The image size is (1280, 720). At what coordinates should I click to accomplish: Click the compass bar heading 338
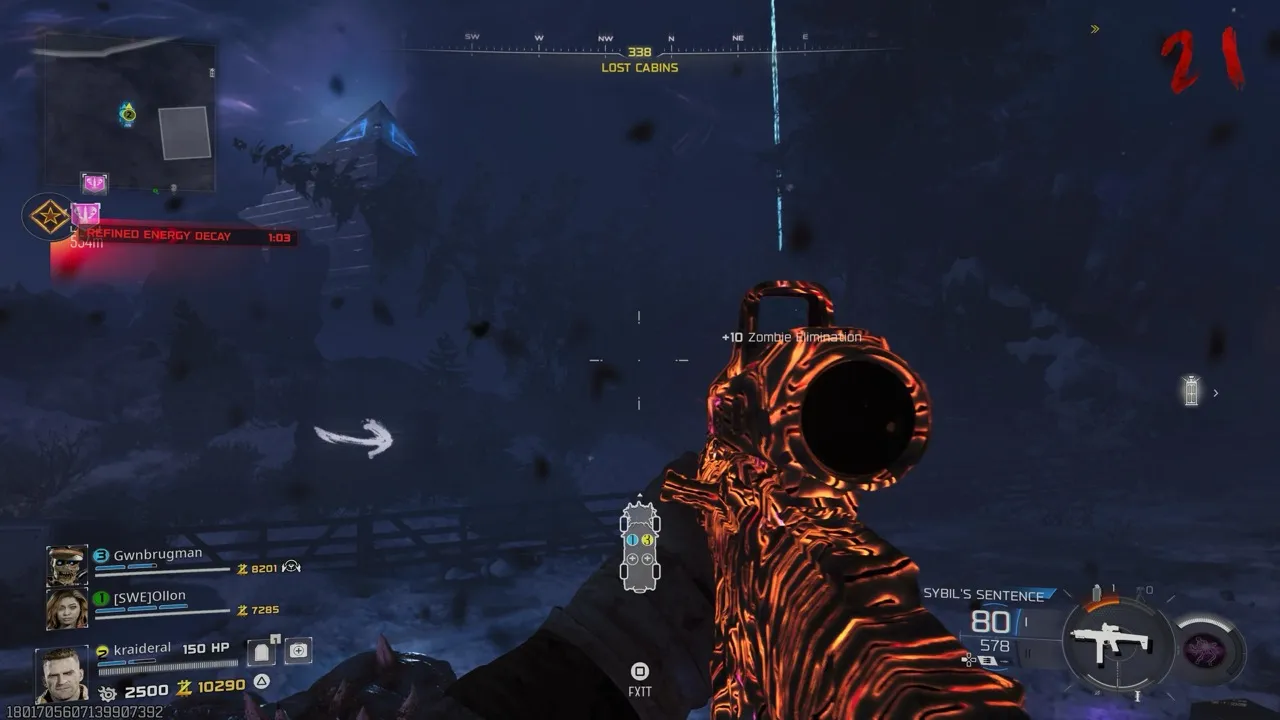(x=640, y=51)
